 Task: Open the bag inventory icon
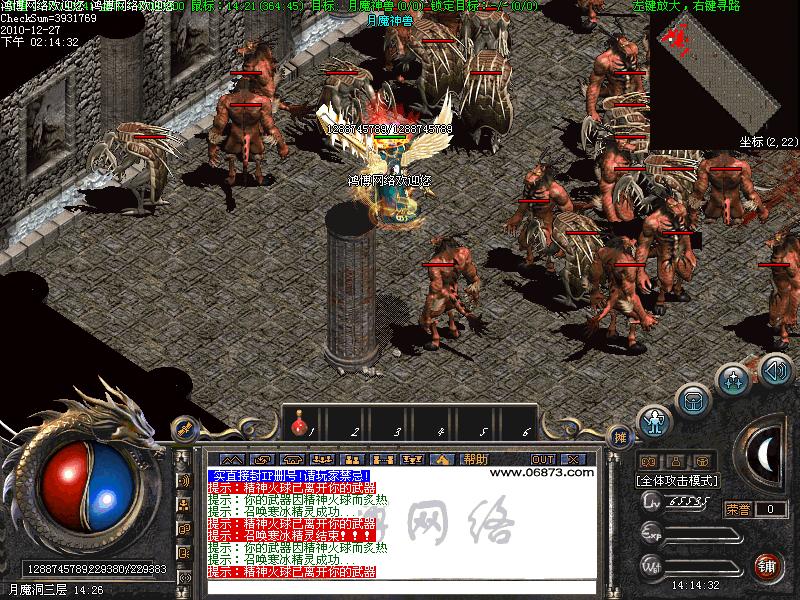(693, 400)
